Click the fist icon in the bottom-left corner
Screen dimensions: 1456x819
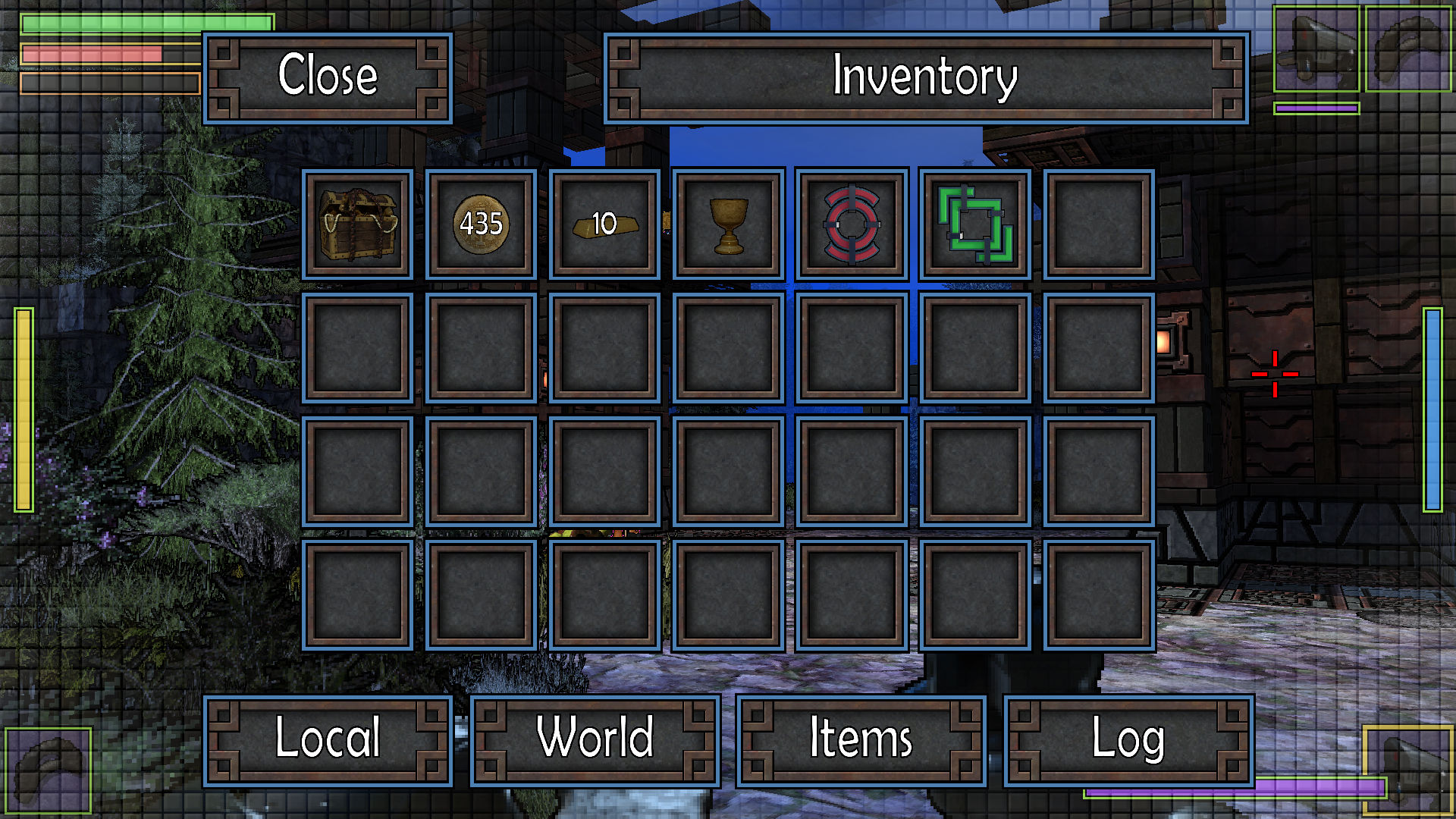tap(47, 772)
